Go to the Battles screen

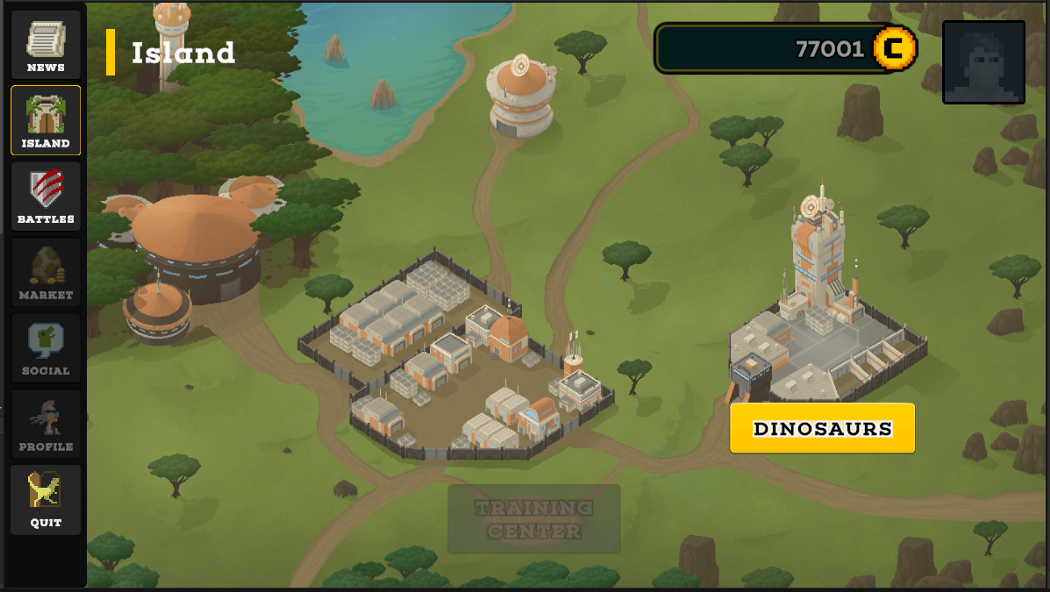[x=46, y=196]
